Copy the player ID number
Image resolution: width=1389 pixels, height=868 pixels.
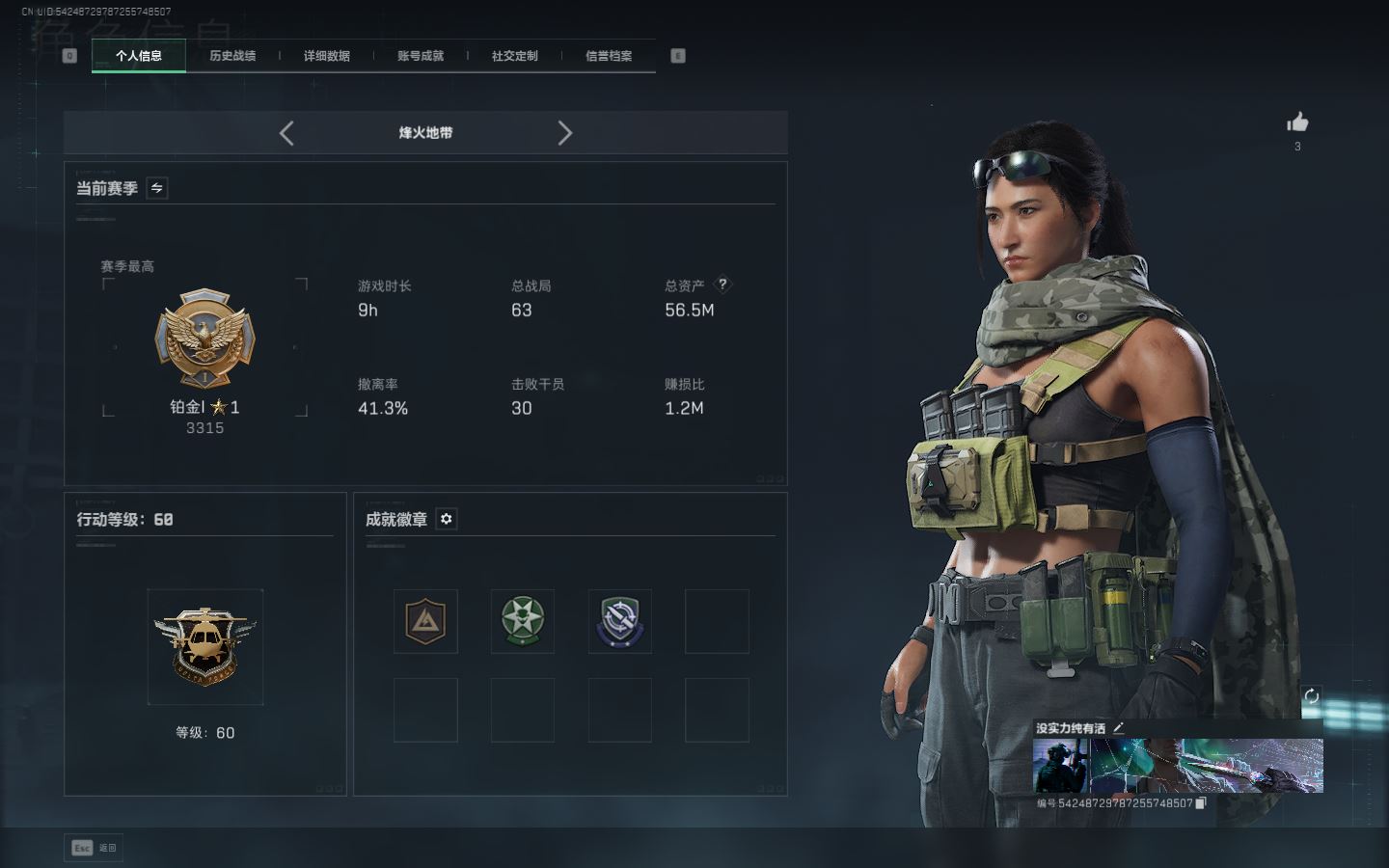click(x=1201, y=802)
